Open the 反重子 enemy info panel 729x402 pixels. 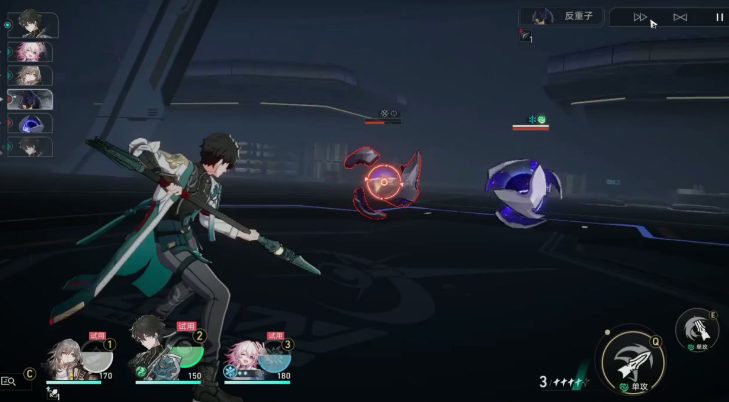tap(560, 16)
